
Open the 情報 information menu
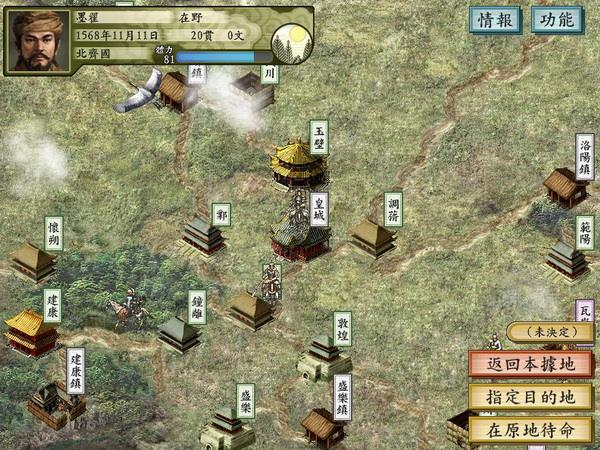coord(496,20)
